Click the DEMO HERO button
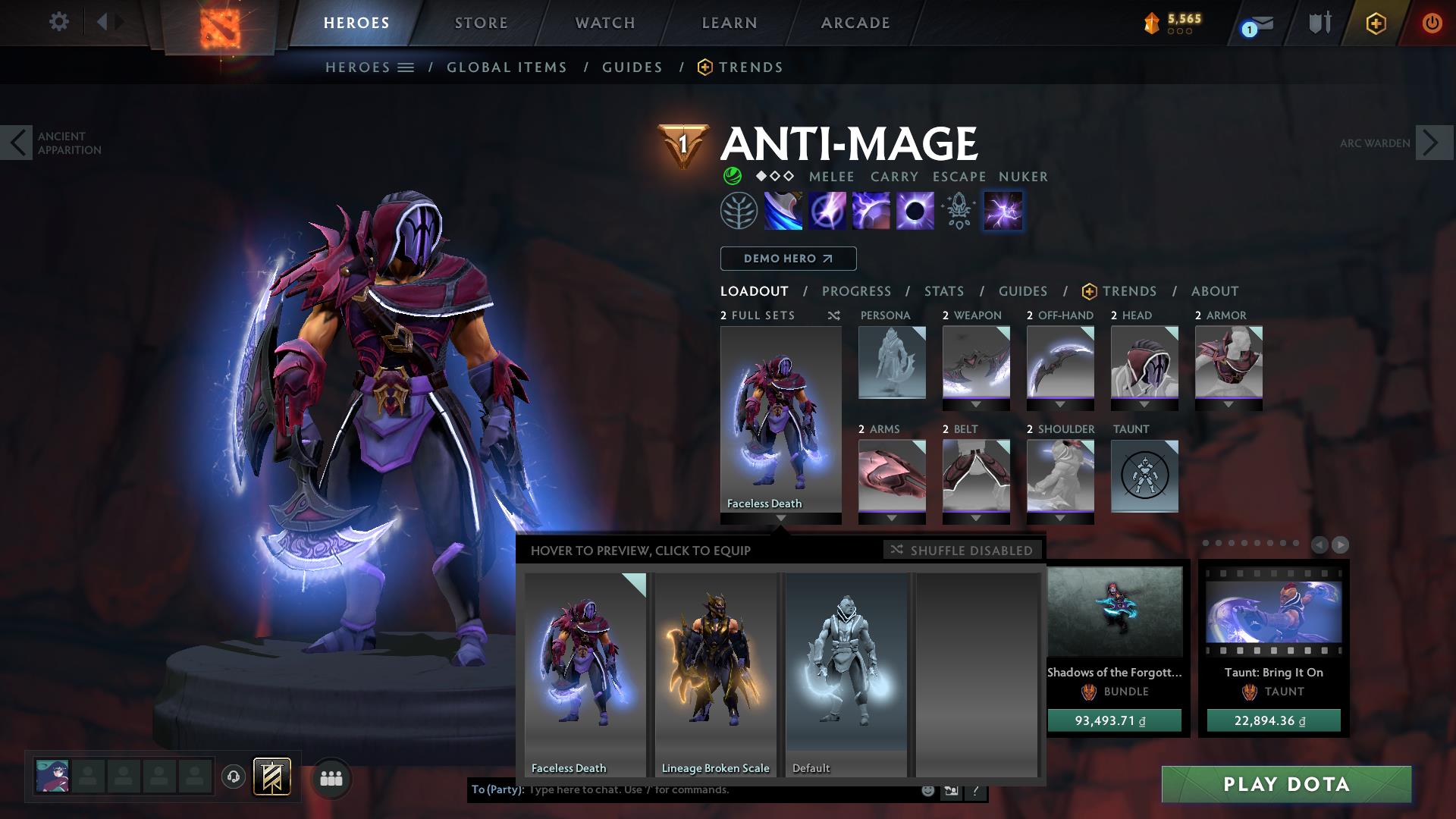1456x819 pixels. 787,258
